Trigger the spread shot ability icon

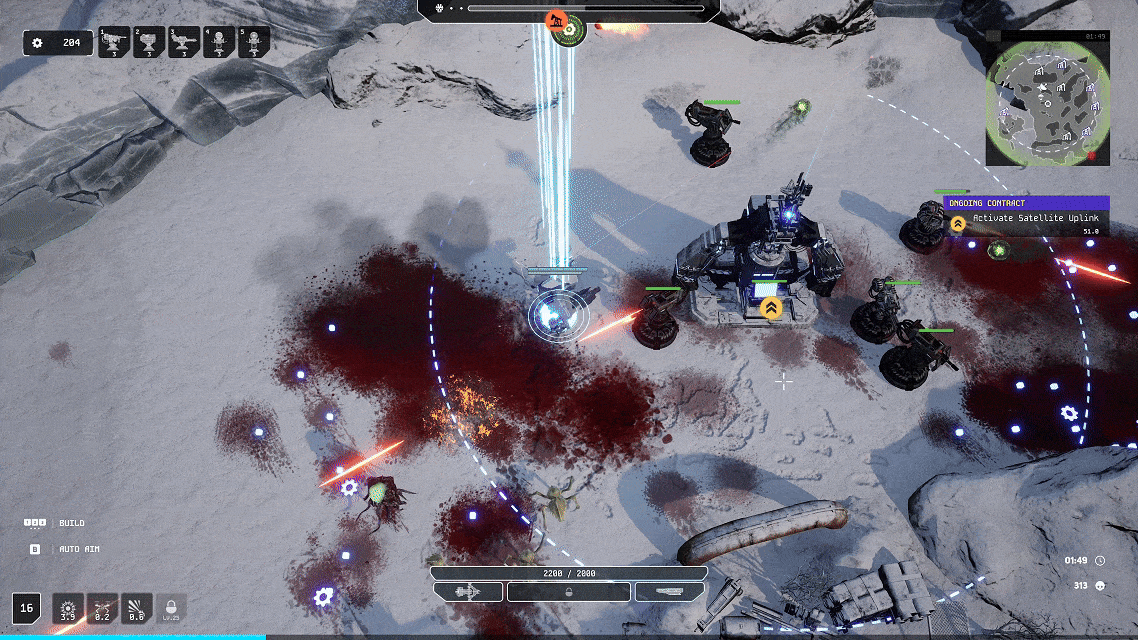pyautogui.click(x=137, y=608)
